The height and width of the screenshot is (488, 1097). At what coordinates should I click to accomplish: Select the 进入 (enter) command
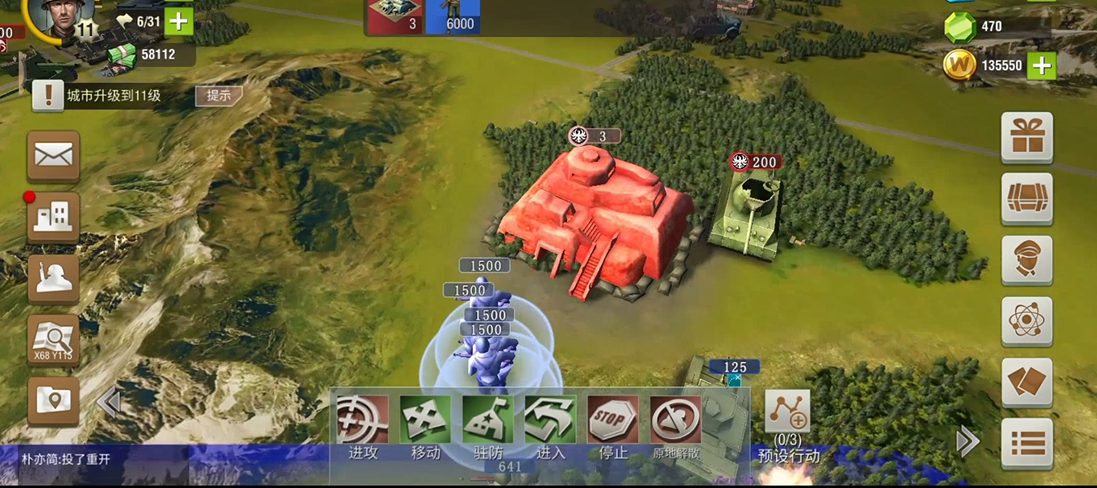(x=550, y=421)
